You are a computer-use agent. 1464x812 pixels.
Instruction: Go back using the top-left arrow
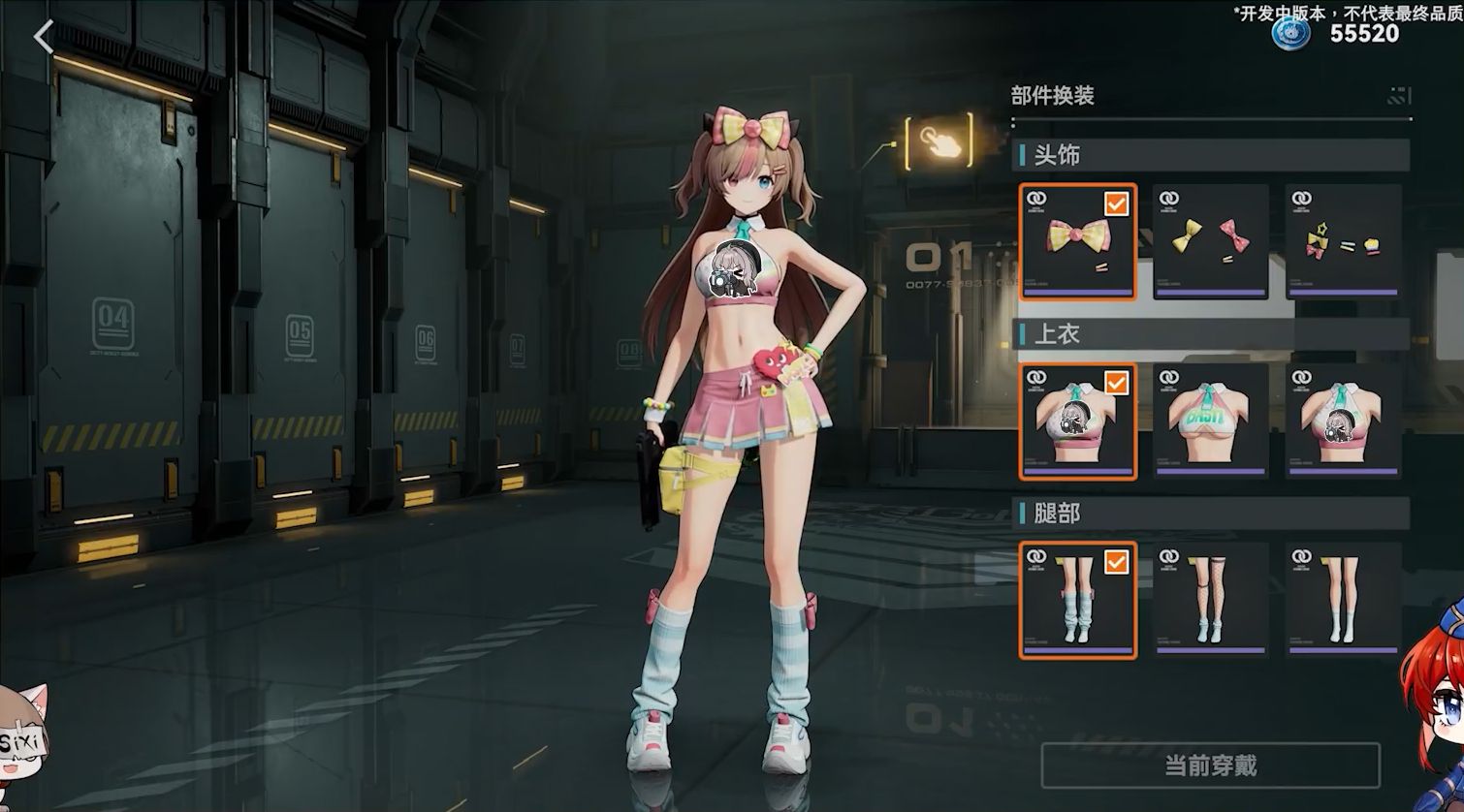(x=43, y=38)
